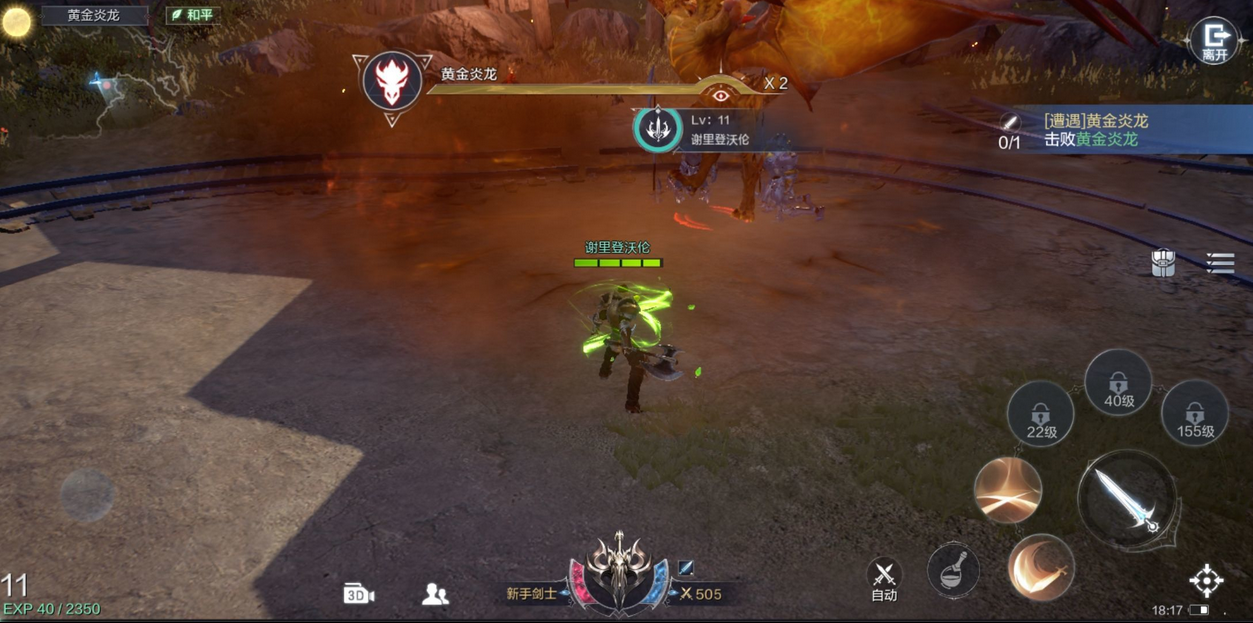Image resolution: width=1253 pixels, height=623 pixels.
Task: Tap the locked 155级 skill slot
Action: (1194, 413)
